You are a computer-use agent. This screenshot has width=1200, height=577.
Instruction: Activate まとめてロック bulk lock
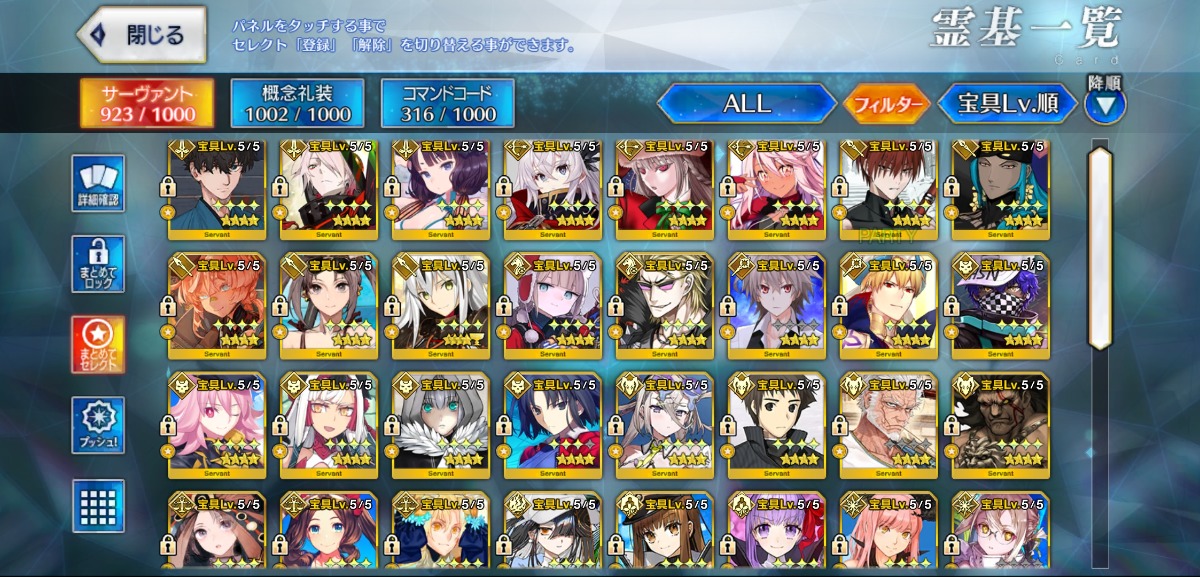pyautogui.click(x=98, y=264)
